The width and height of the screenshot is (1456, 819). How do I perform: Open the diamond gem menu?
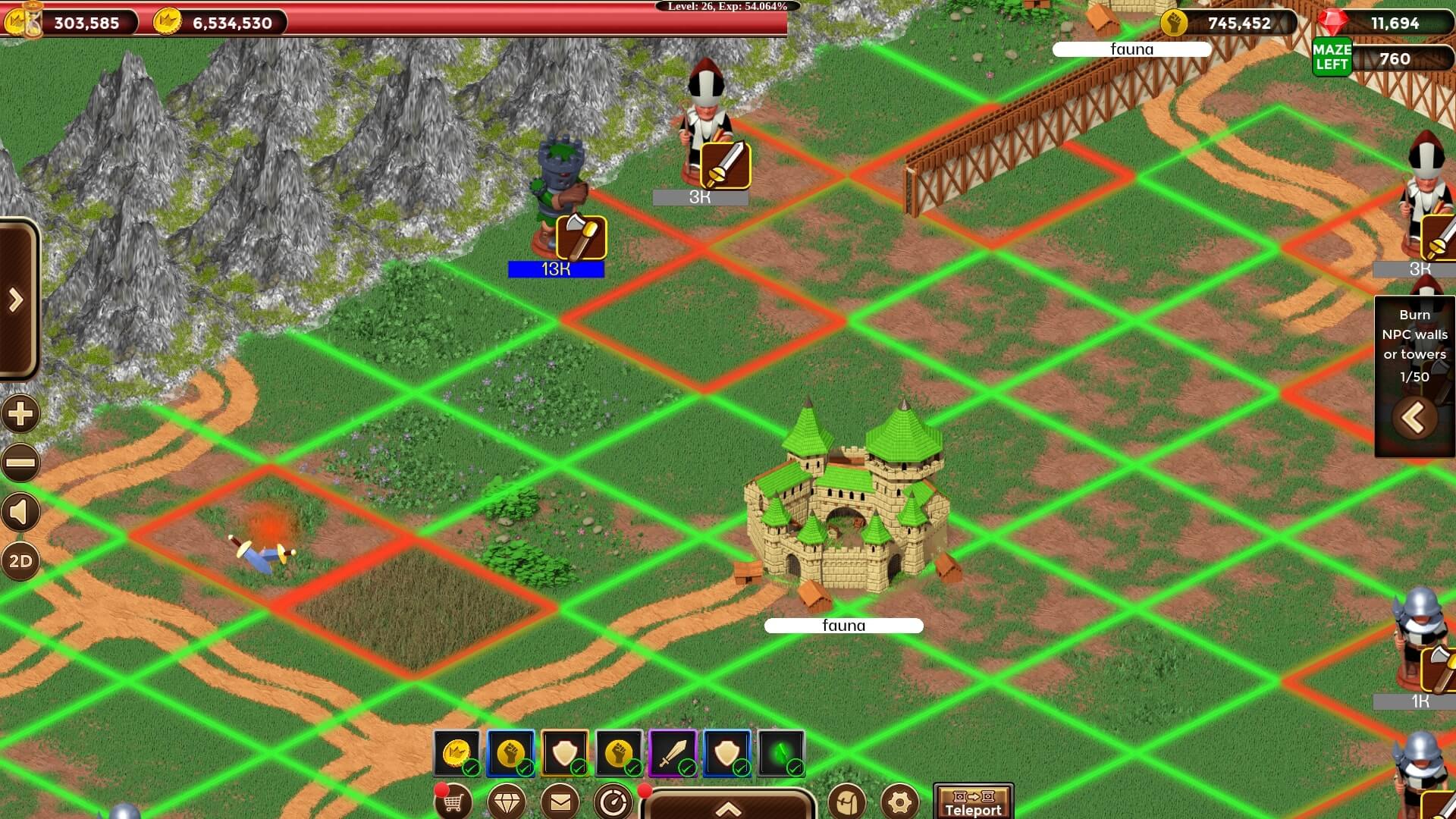[507, 802]
